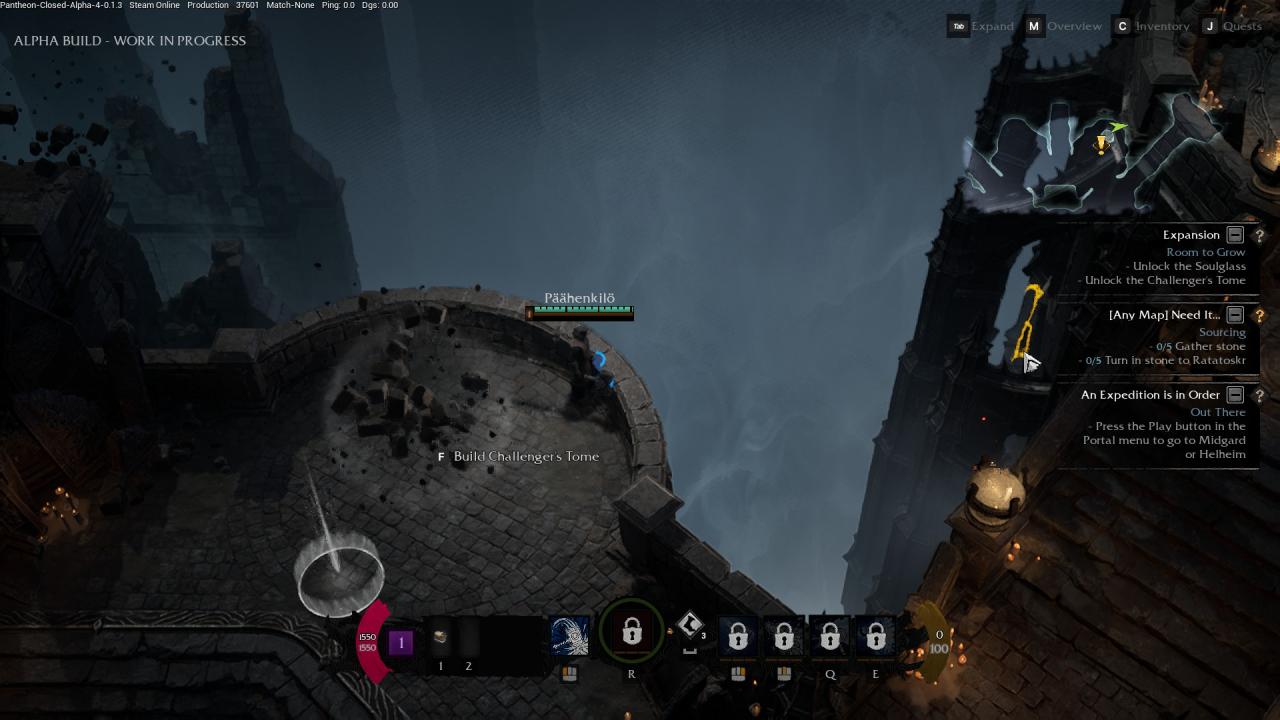Screen dimensions: 1280x720
Task: Collapse the Expansion quest tracker entry
Action: (x=1235, y=235)
